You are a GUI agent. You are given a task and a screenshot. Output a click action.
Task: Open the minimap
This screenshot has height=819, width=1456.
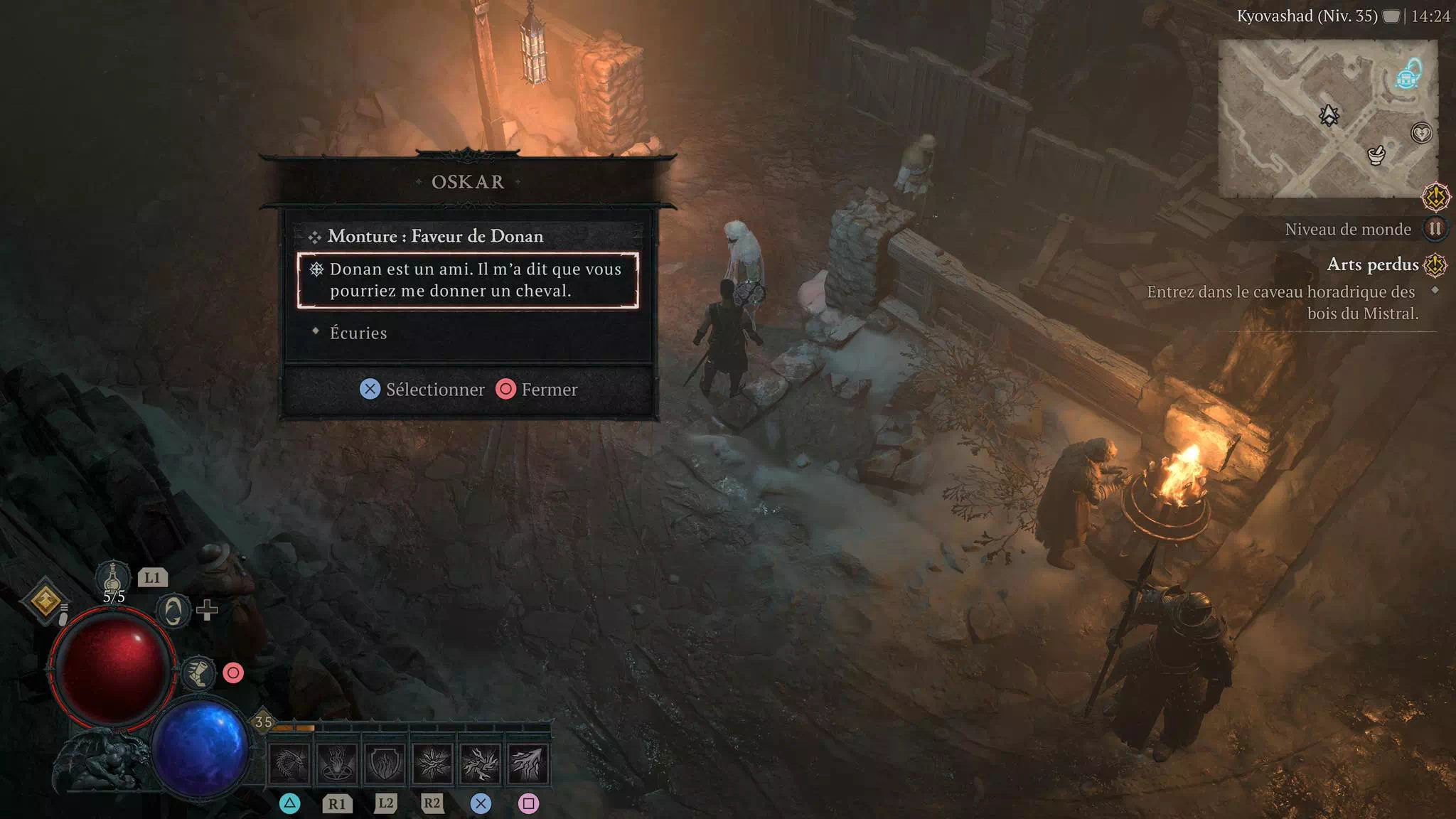click(x=1327, y=118)
